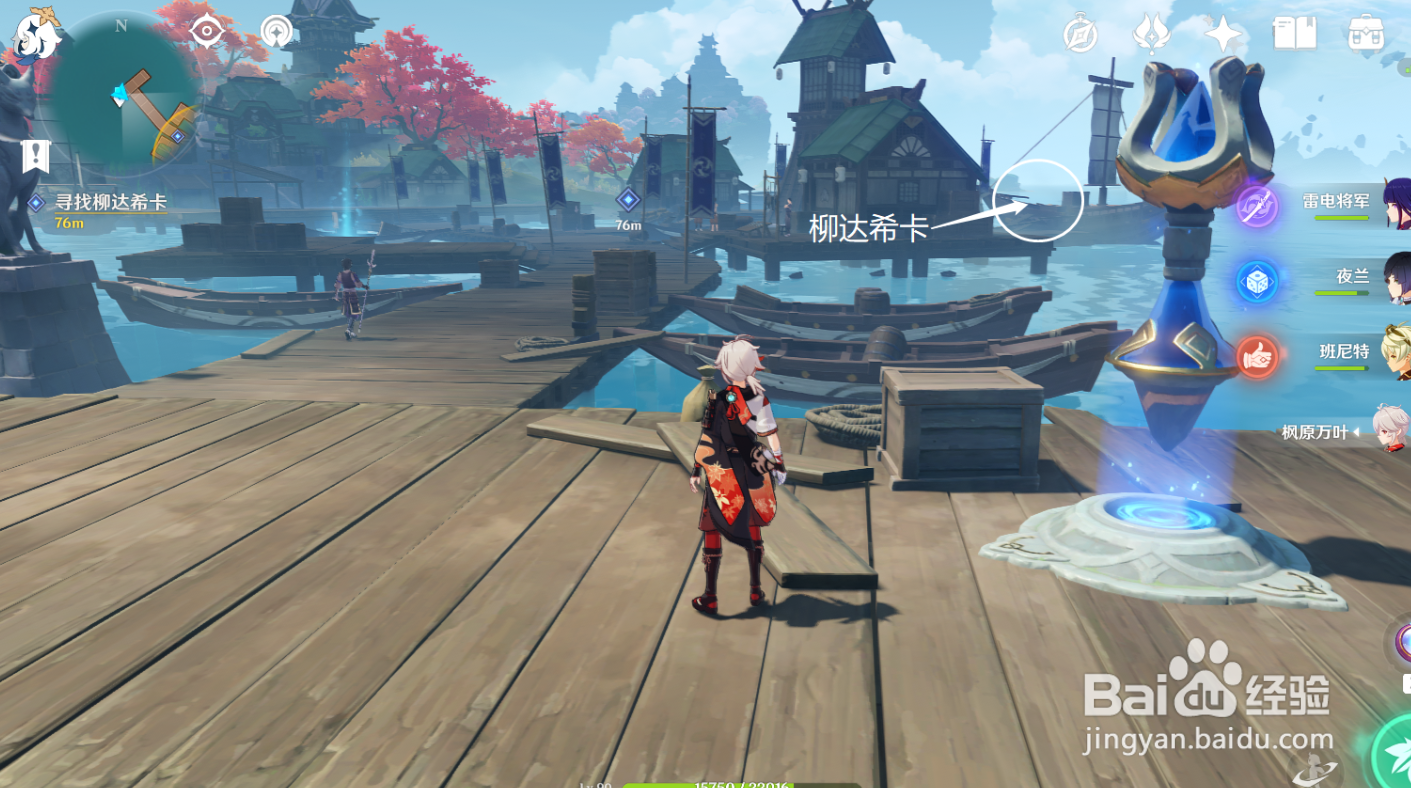Open the four-pointed star wish icon
Image resolution: width=1411 pixels, height=788 pixels.
1223,35
